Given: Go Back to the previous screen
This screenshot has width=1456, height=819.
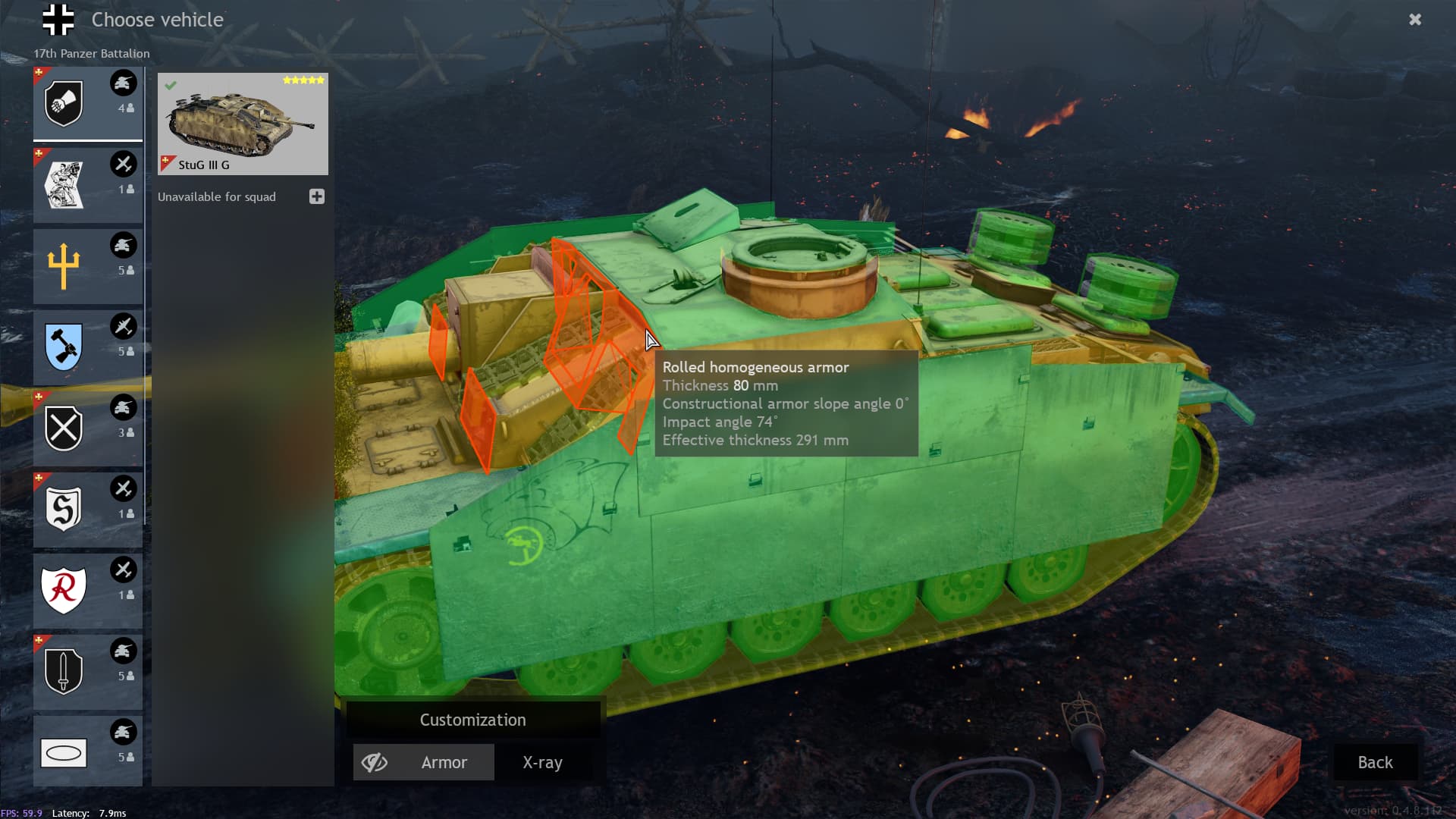Looking at the screenshot, I should click(1374, 762).
